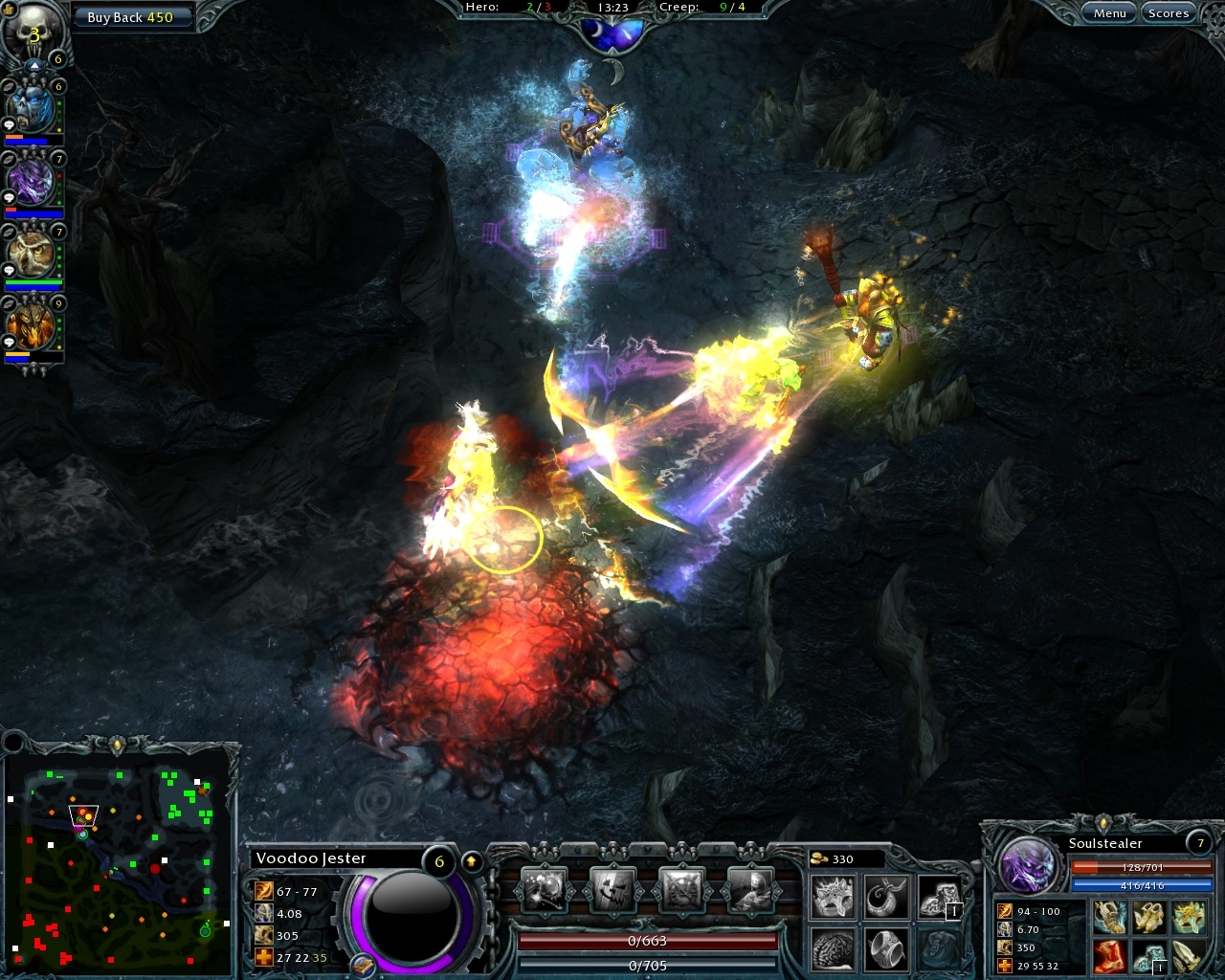Click the gold coins icon beside 330
1225x980 pixels.
coord(817,858)
